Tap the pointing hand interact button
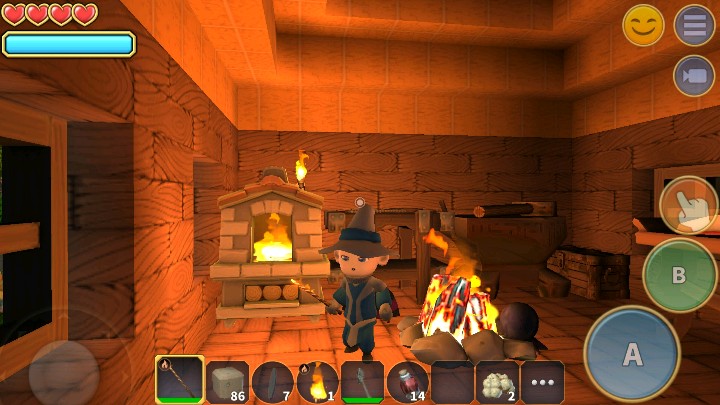 [688, 205]
